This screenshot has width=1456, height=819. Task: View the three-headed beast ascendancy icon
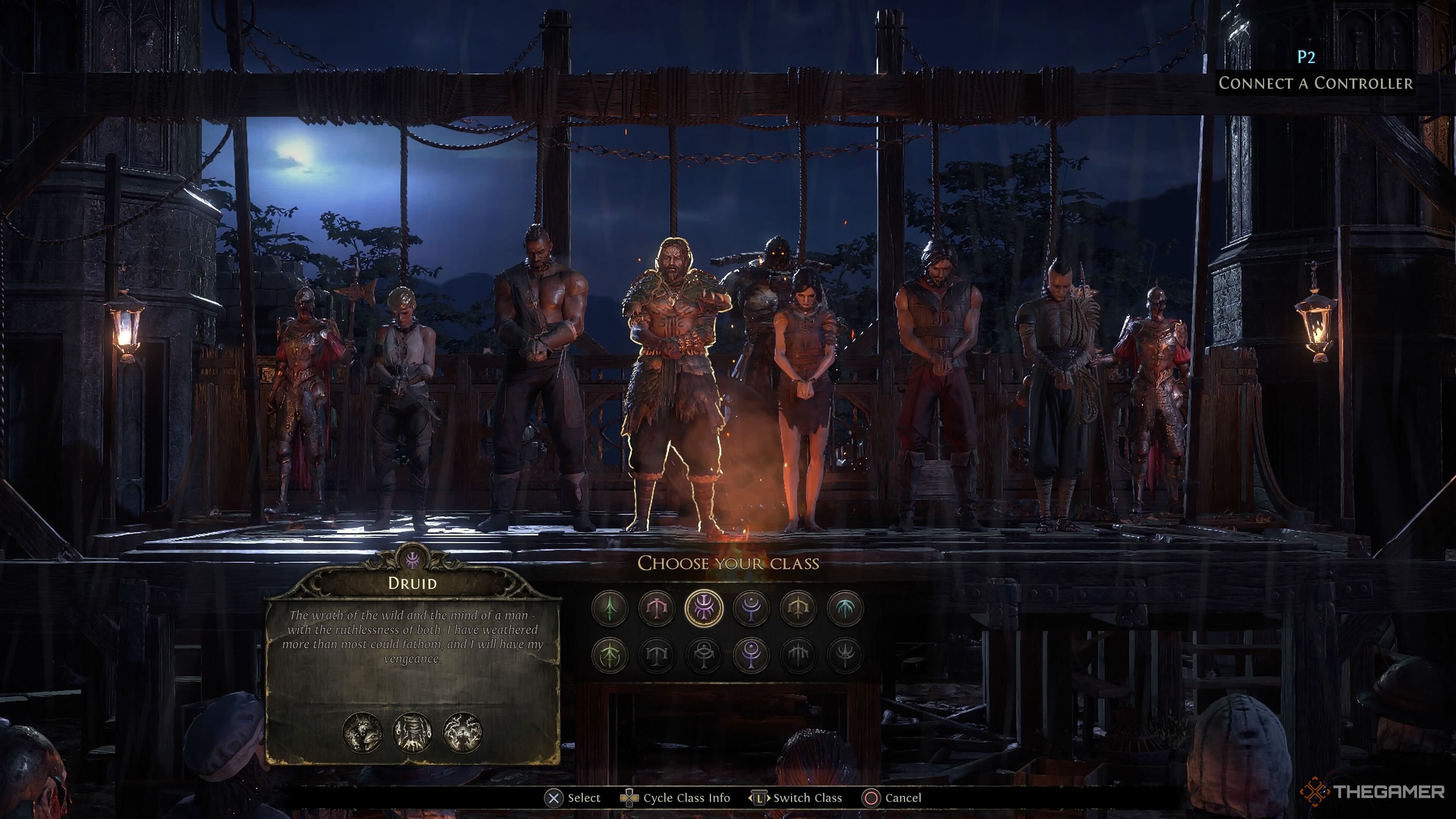(x=362, y=733)
